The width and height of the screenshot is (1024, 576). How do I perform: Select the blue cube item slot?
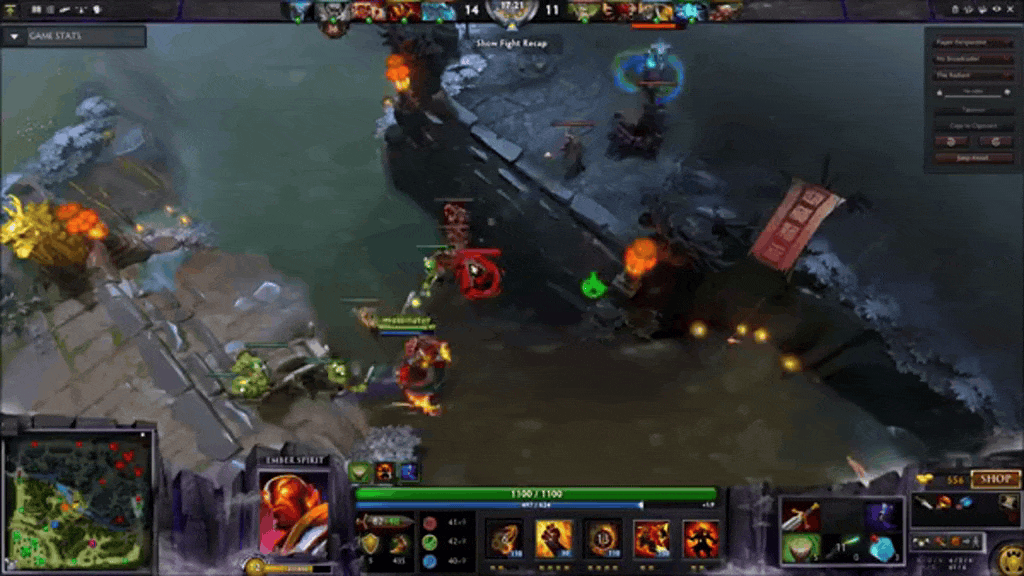pyautogui.click(x=882, y=548)
